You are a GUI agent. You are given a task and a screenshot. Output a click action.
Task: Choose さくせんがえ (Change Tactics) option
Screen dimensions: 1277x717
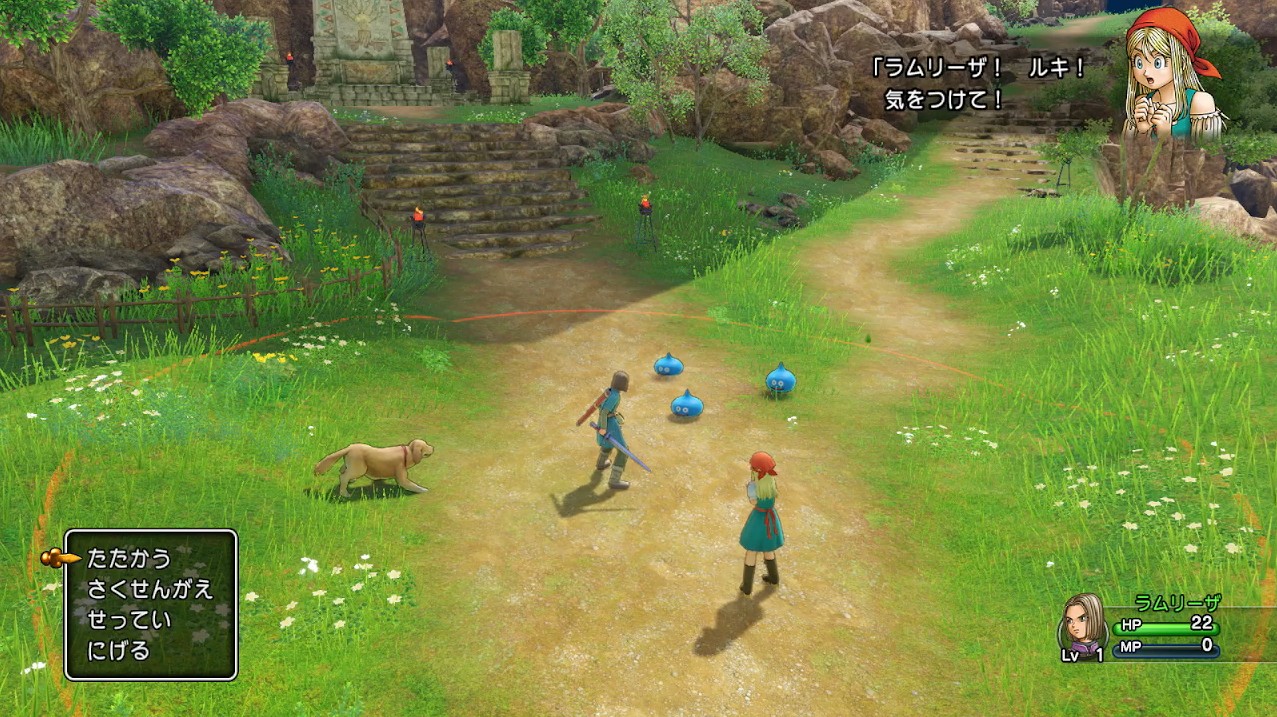150,589
